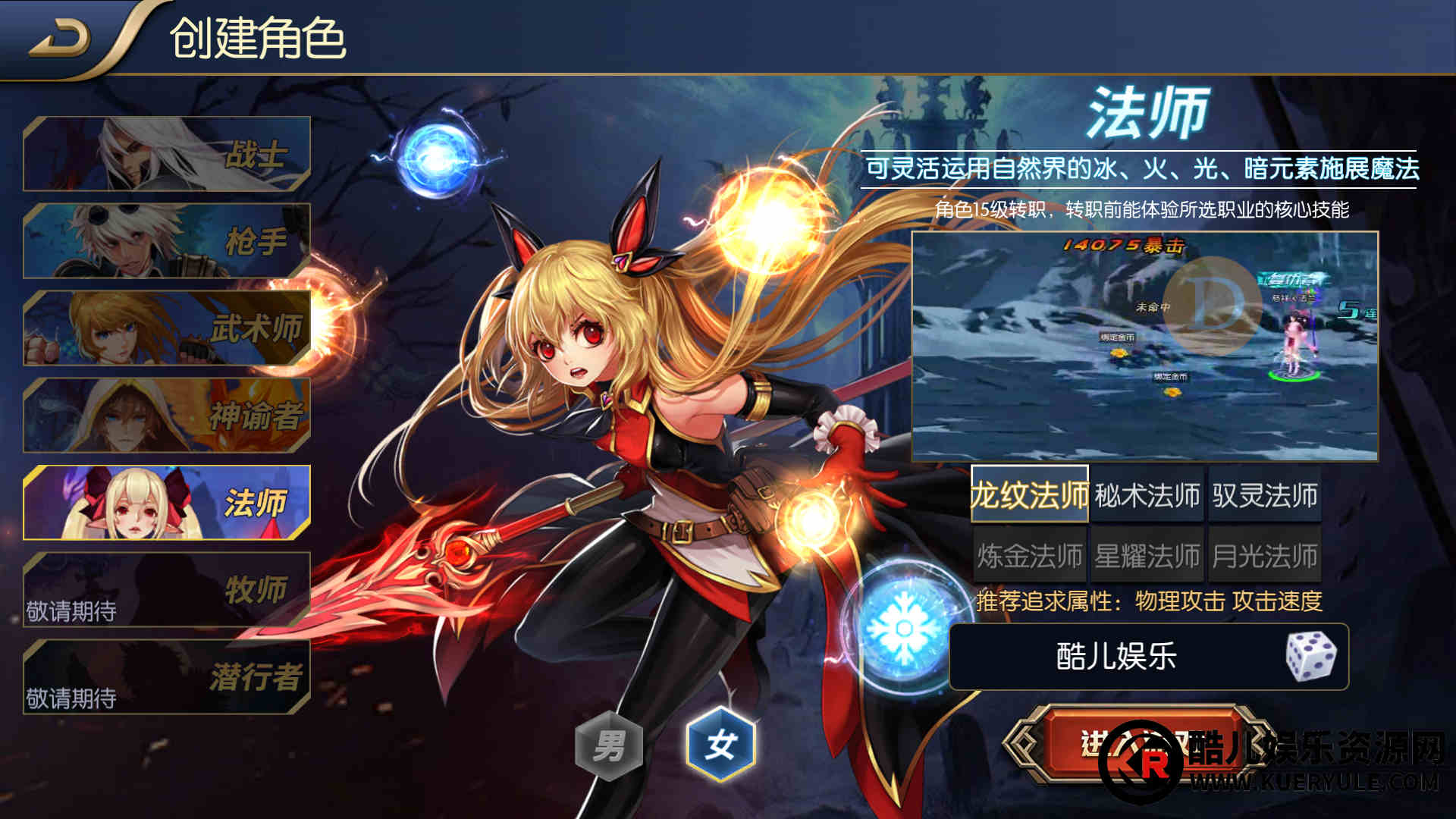Screen dimensions: 1456x819
Task: Show the 龙纹法师 subclass preview
Action: pos(1030,495)
